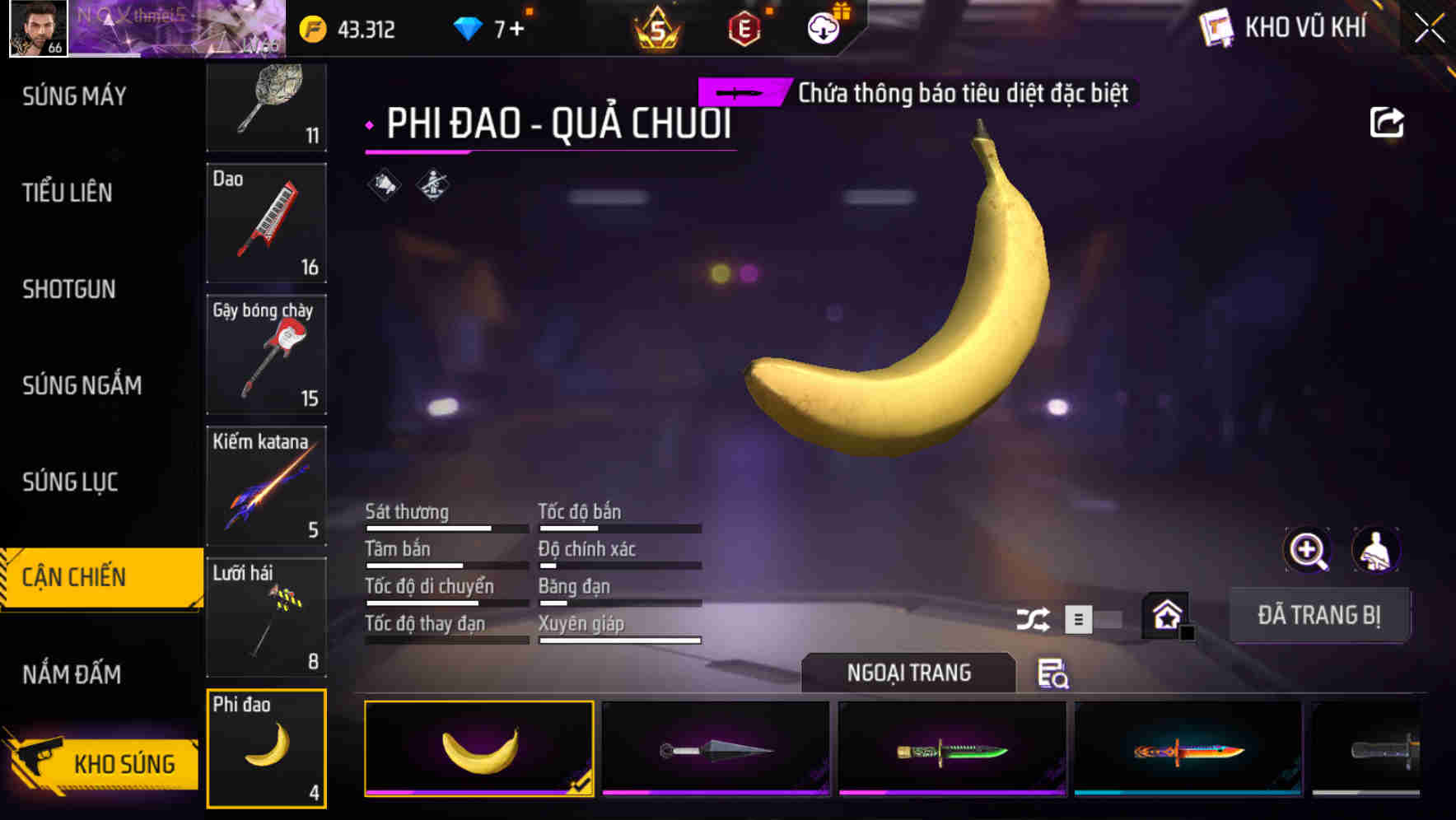Select the green knife skin thumbnail
Screen dimensions: 1456x820
point(951,748)
